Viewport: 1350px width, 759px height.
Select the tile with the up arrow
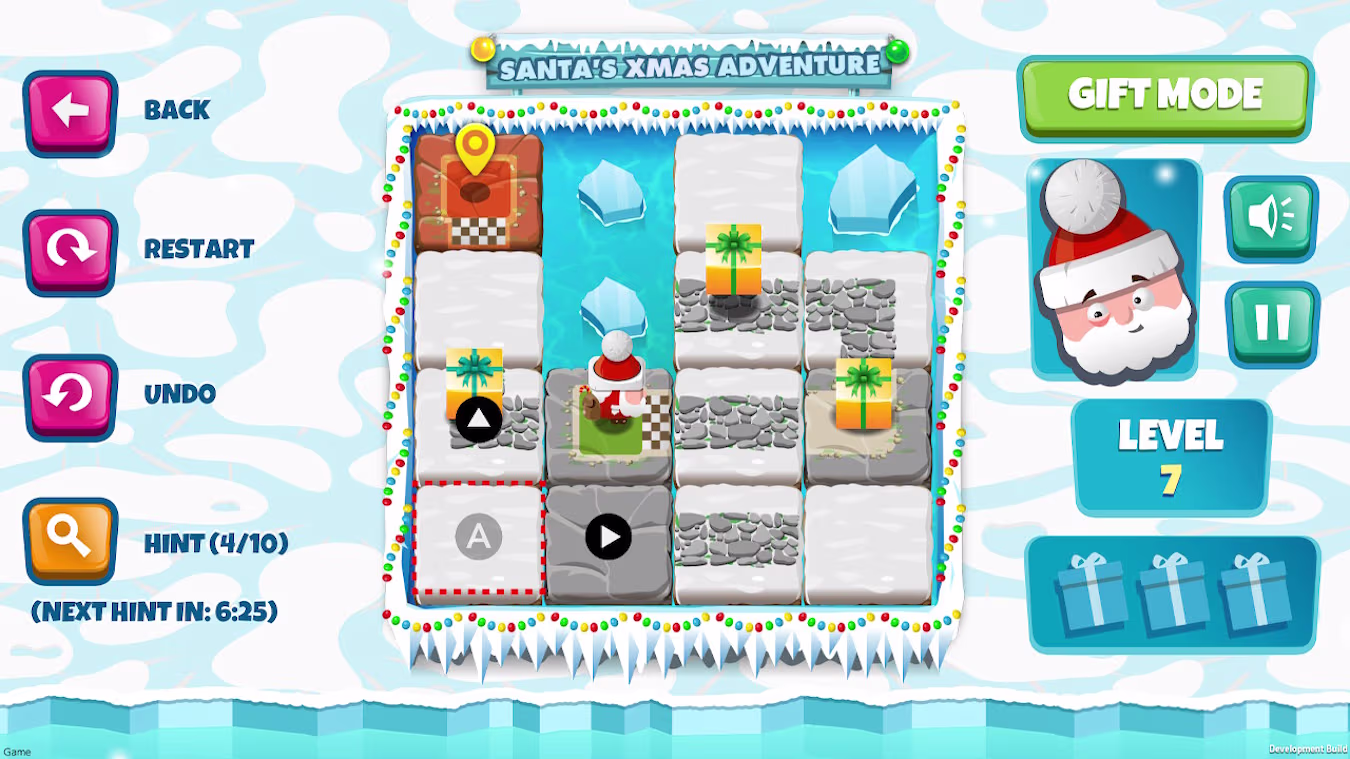point(478,420)
